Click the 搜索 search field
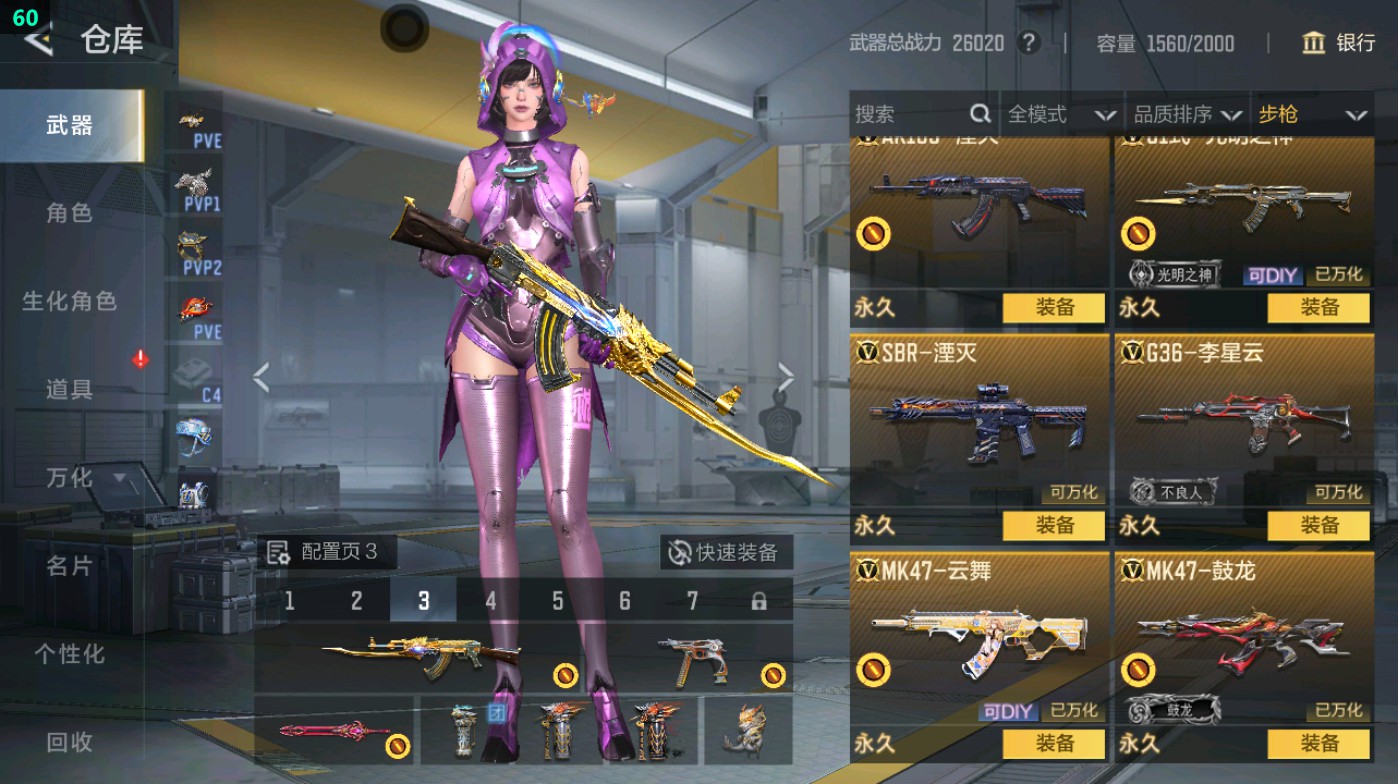Image resolution: width=1398 pixels, height=784 pixels. click(910, 115)
